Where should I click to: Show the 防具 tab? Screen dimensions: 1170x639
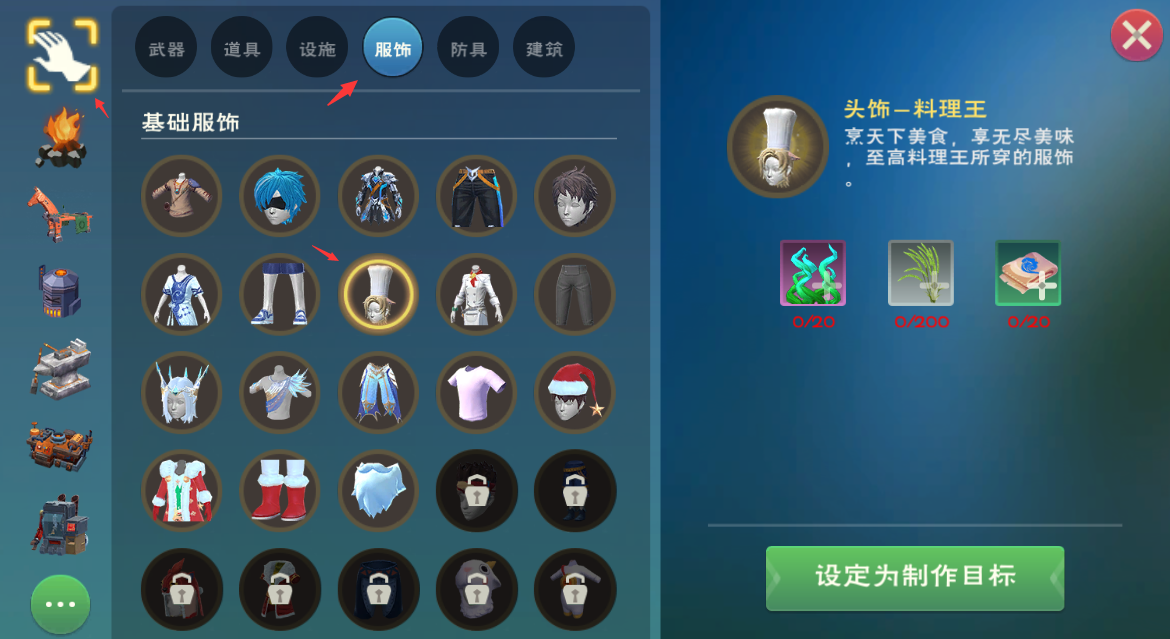468,48
